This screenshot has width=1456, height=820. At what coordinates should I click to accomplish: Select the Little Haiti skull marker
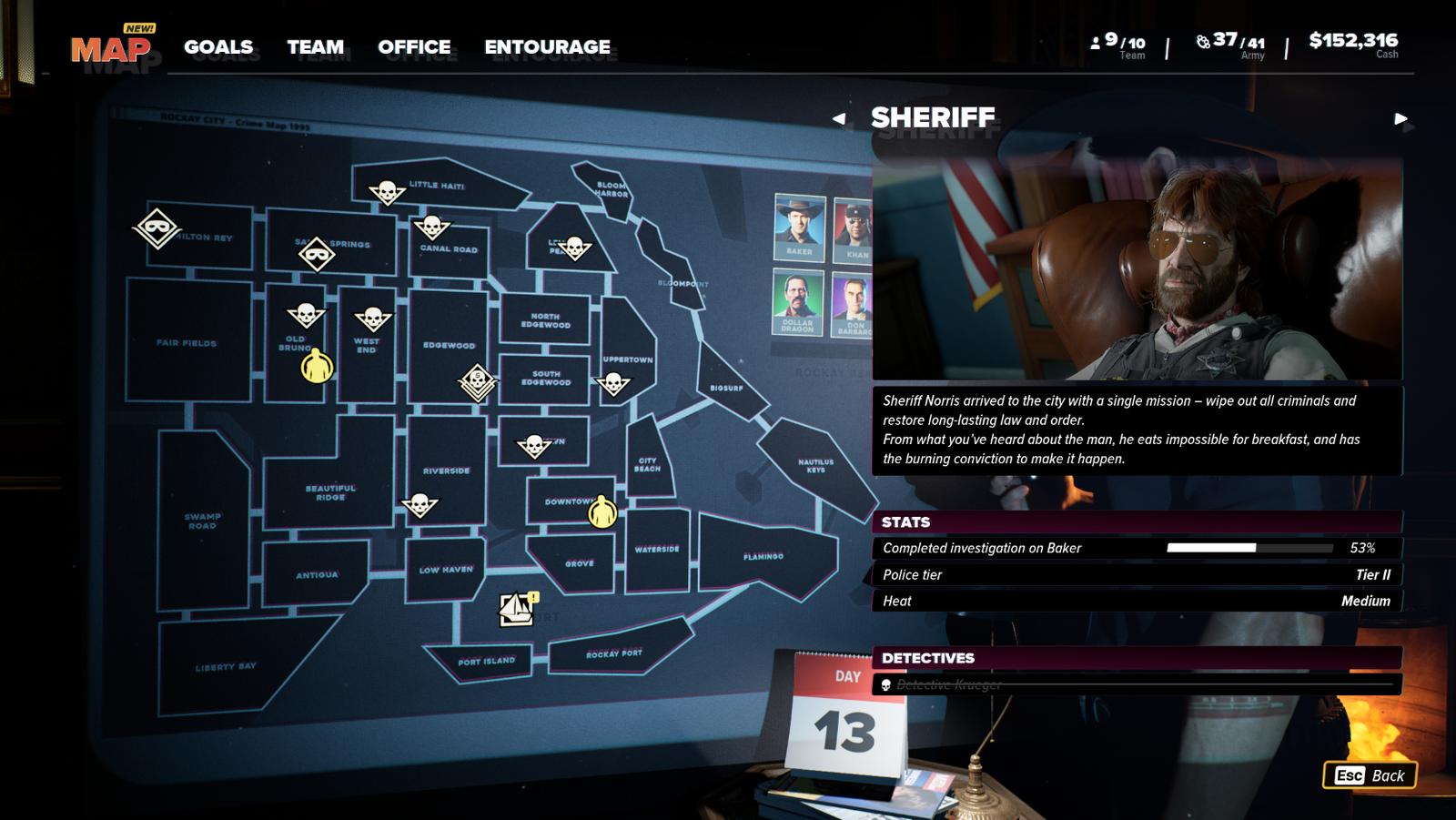(387, 192)
